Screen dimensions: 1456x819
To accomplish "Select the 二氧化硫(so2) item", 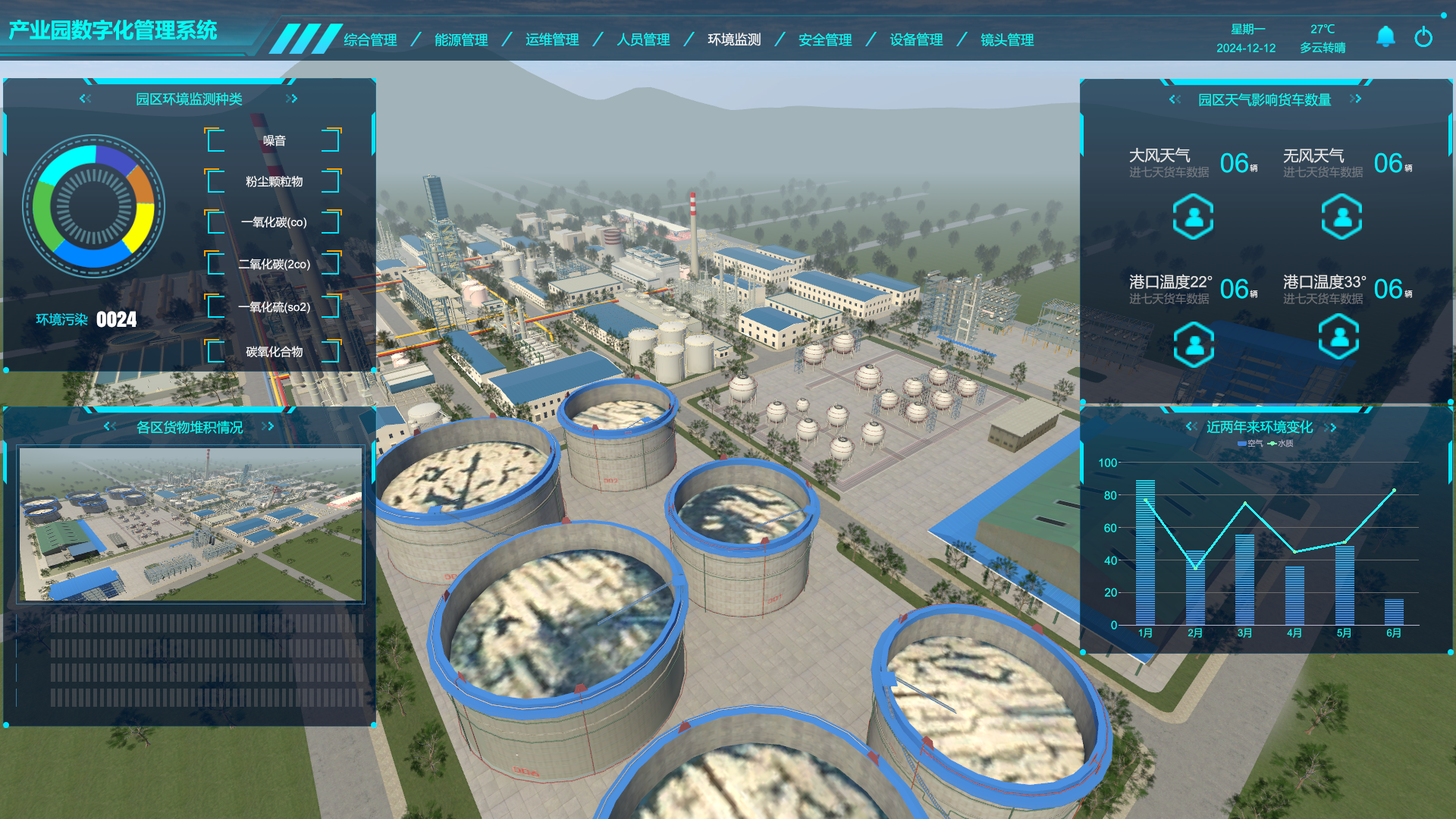I will tap(274, 307).
